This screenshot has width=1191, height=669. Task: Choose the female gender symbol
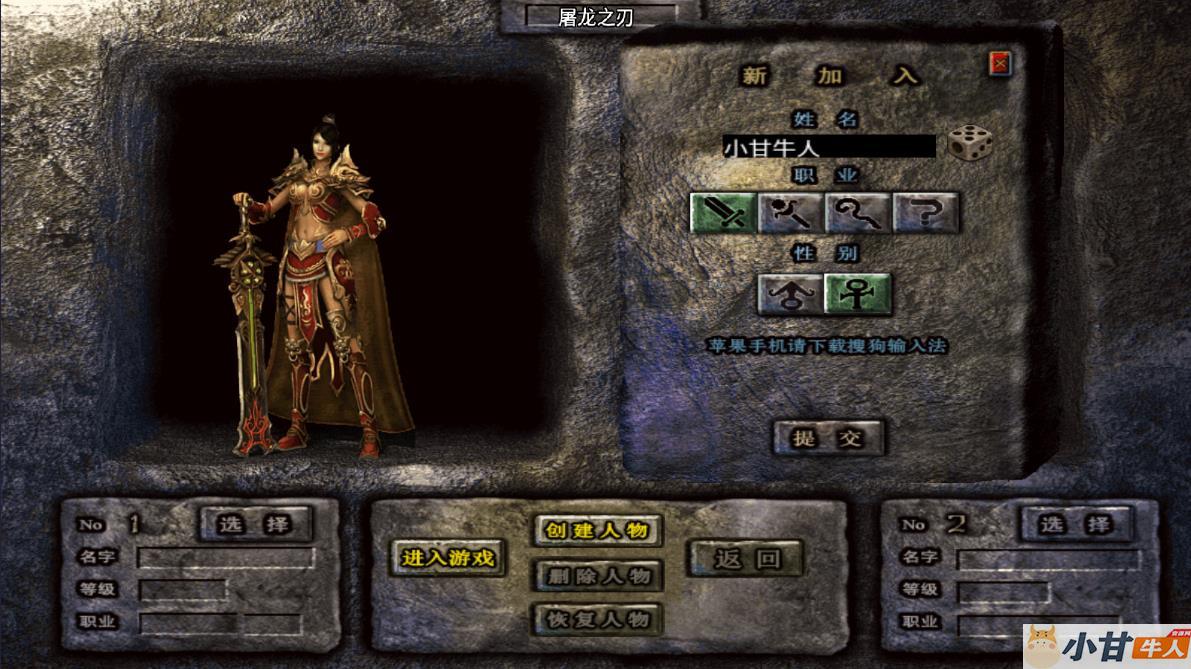[x=857, y=294]
